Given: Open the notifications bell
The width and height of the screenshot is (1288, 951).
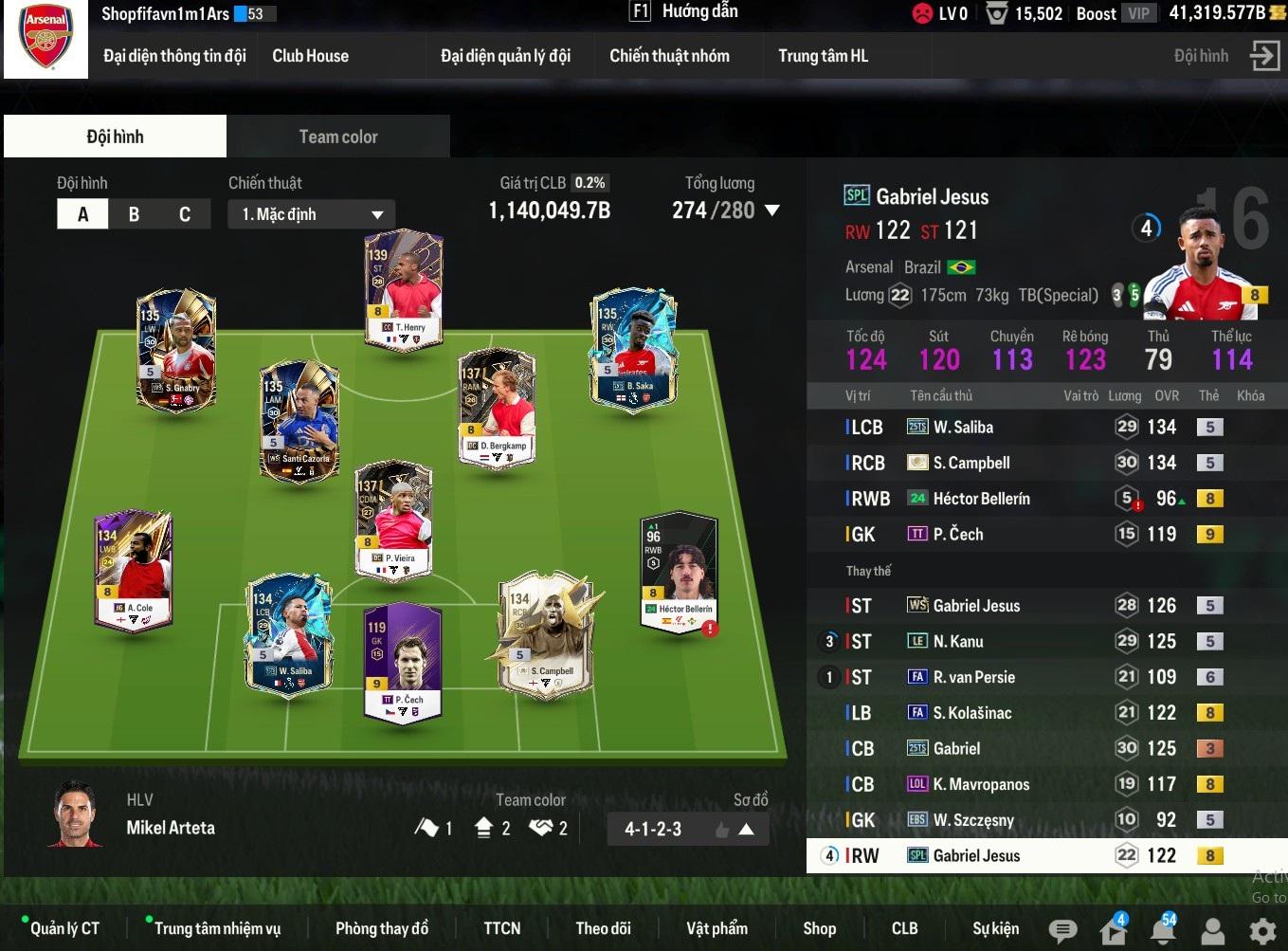Looking at the screenshot, I should tap(1163, 930).
